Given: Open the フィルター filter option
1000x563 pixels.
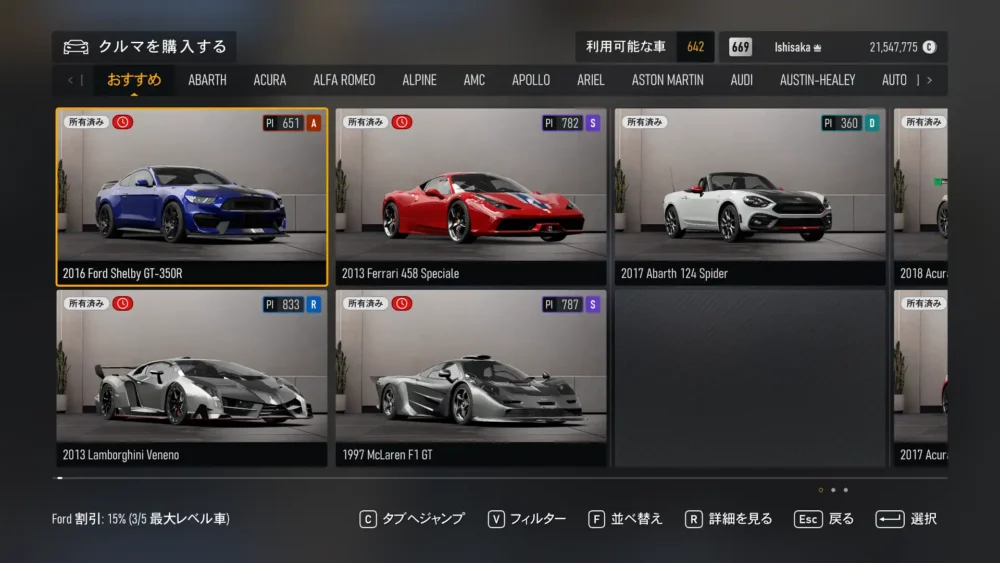Looking at the screenshot, I should (x=527, y=519).
